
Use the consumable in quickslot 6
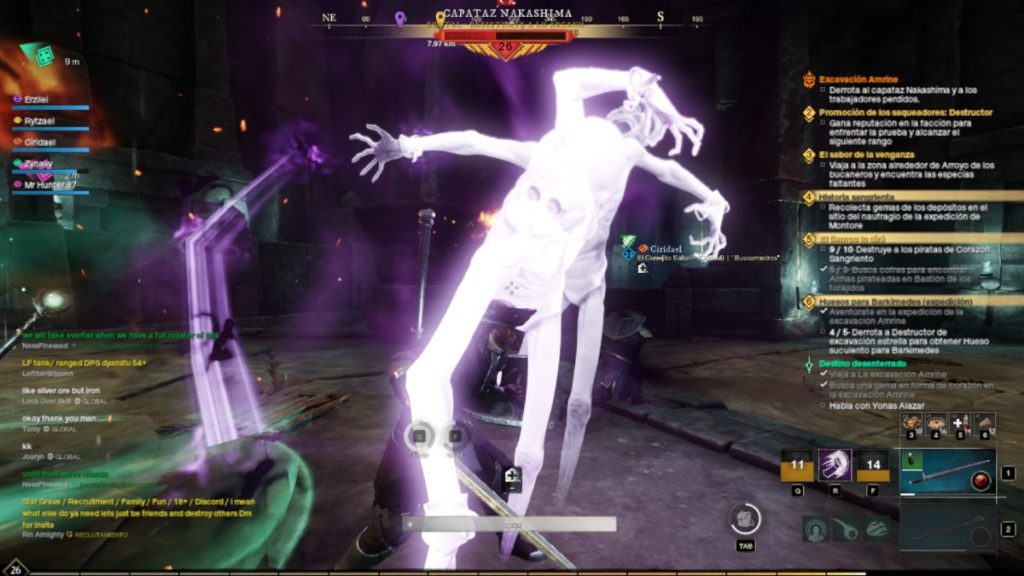[985, 421]
